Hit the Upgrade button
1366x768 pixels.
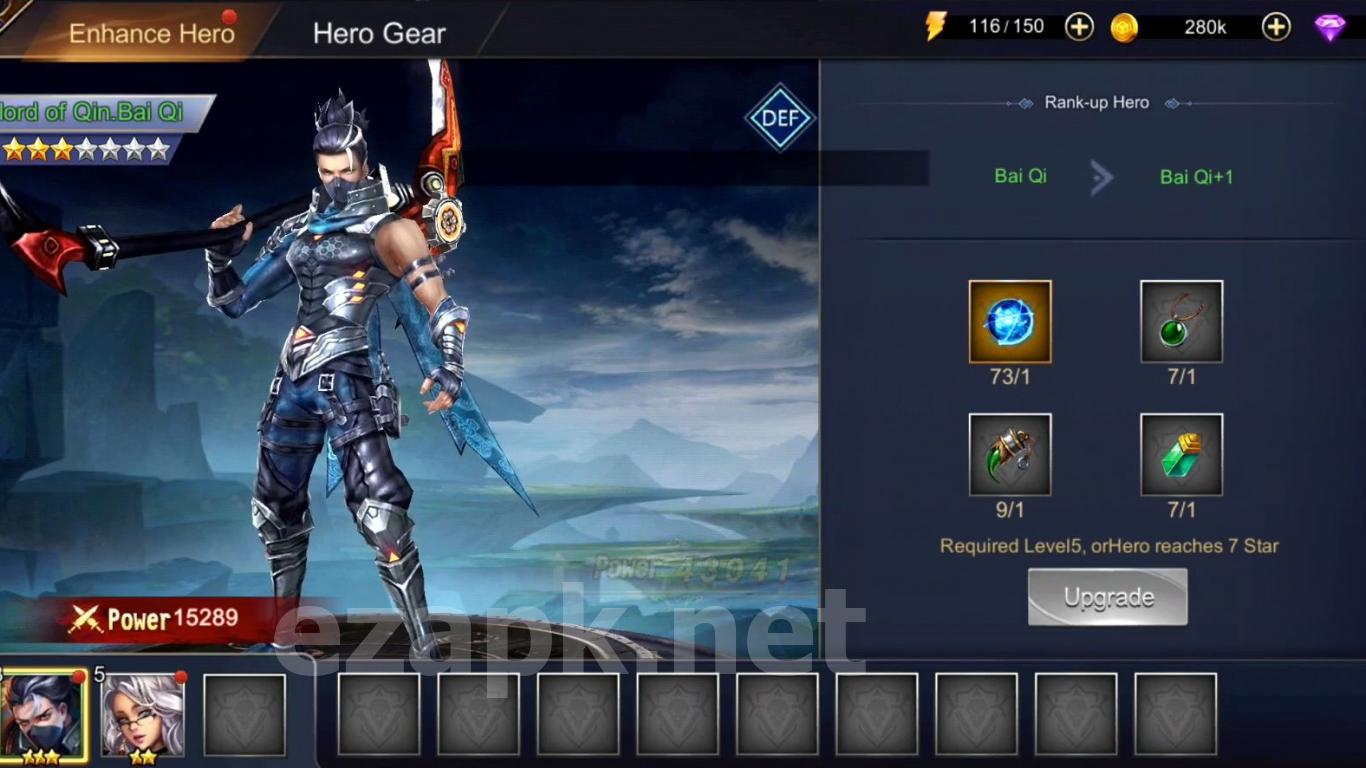(x=1108, y=597)
